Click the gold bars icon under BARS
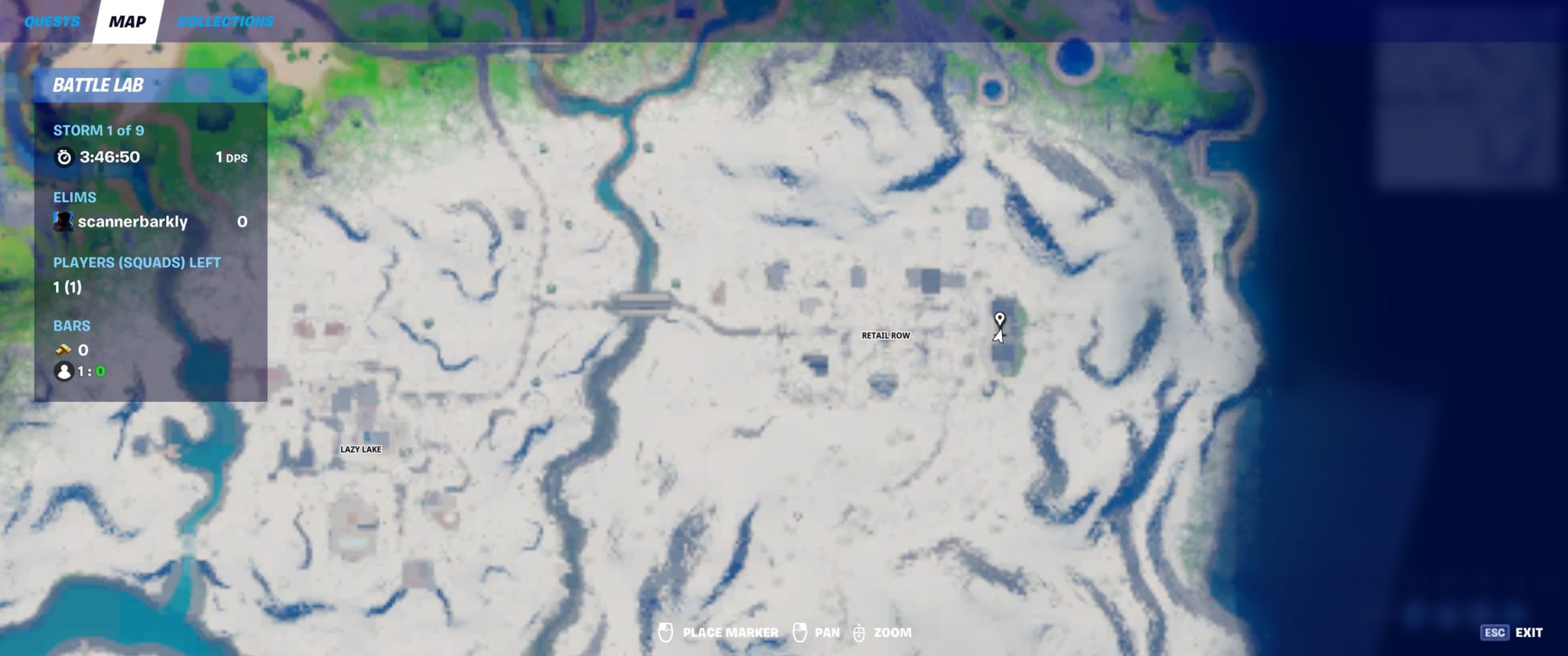1568x656 pixels. point(64,350)
